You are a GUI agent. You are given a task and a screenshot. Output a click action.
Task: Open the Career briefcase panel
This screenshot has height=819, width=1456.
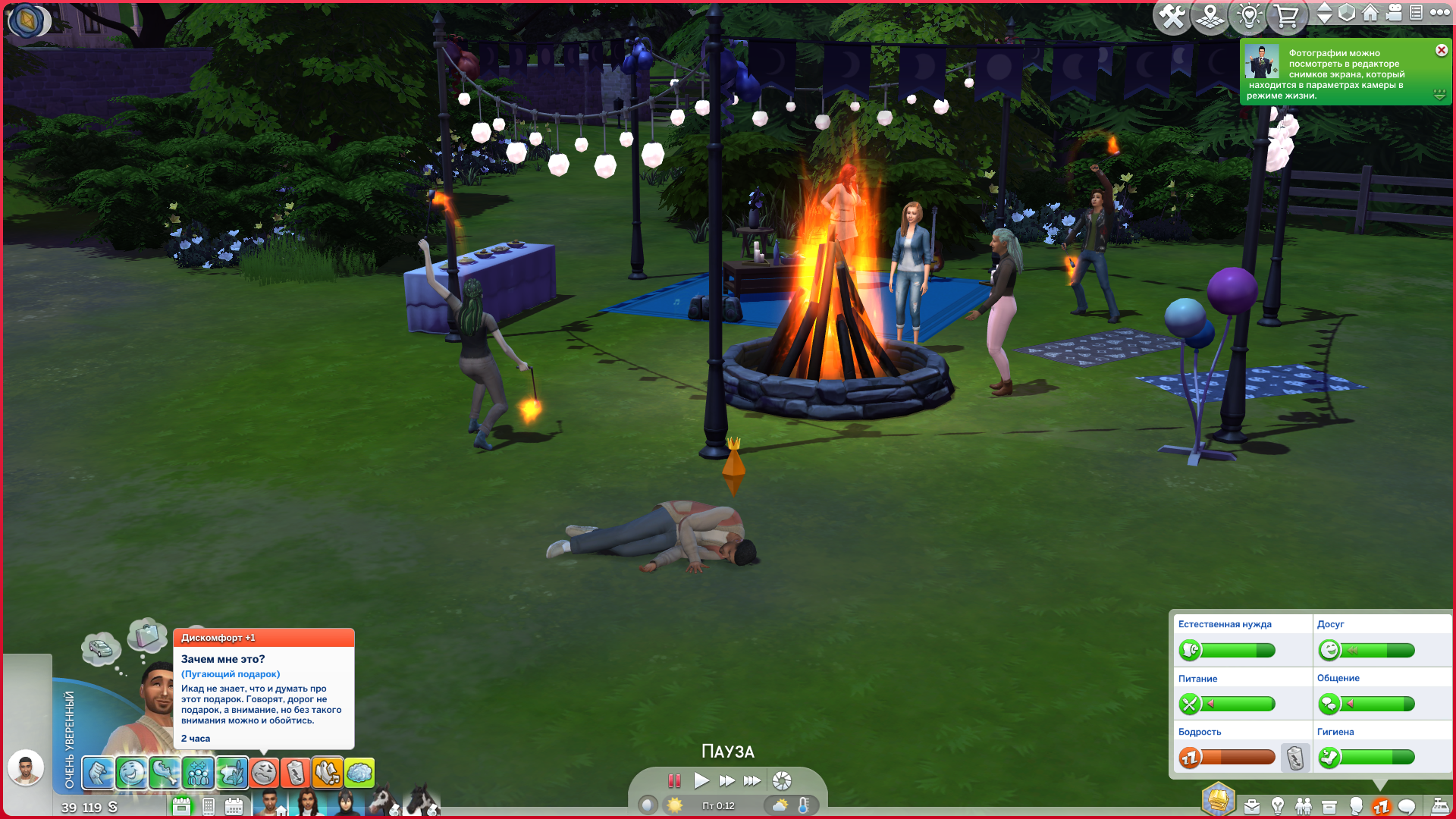1252,806
